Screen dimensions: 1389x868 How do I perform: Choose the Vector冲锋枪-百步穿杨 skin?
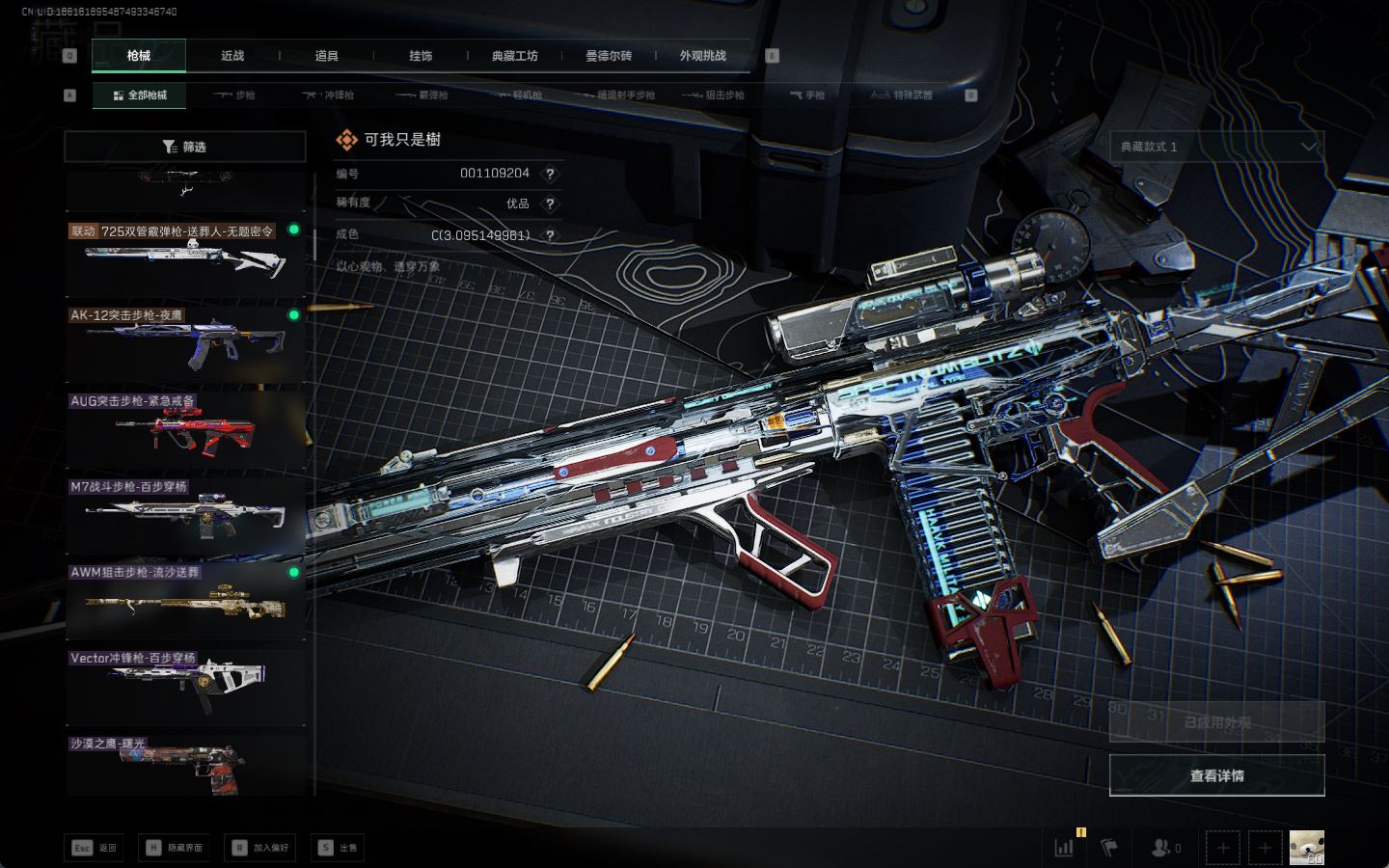point(184,685)
